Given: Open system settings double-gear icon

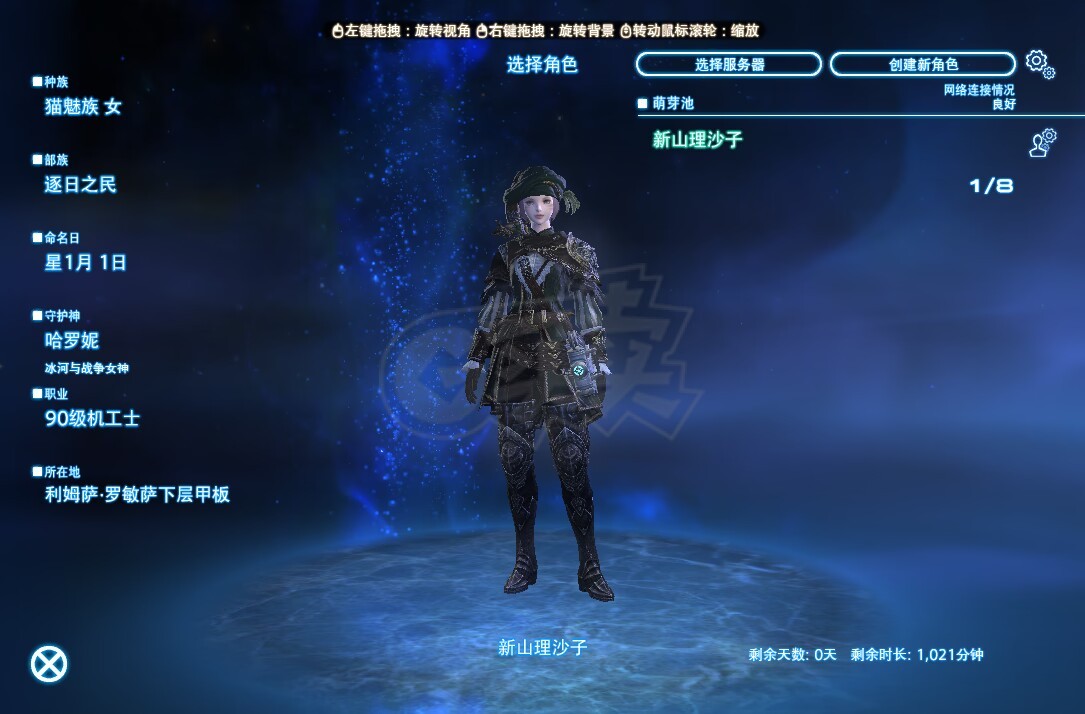Looking at the screenshot, I should (x=1040, y=64).
